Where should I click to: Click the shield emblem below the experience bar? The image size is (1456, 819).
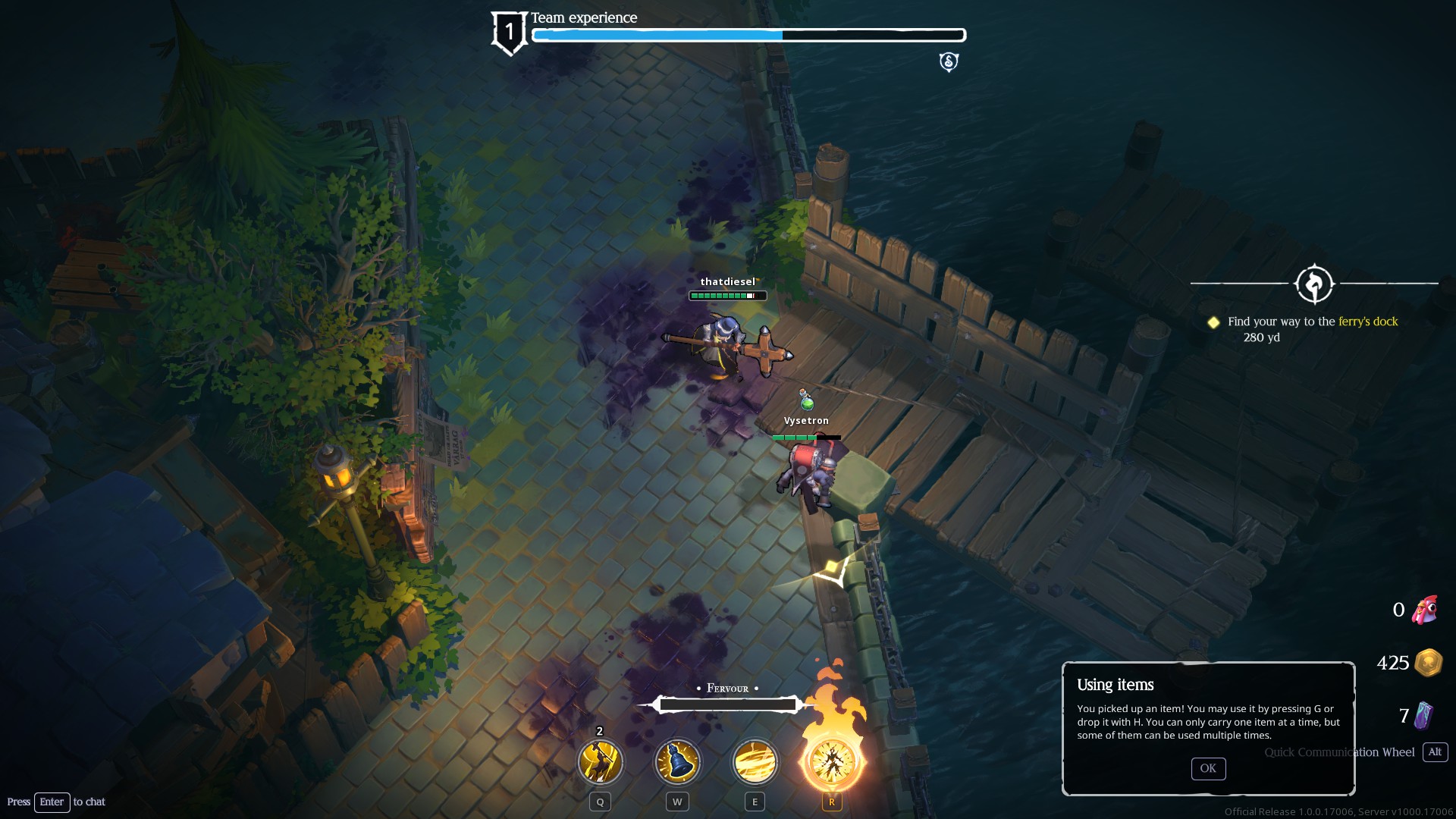949,61
